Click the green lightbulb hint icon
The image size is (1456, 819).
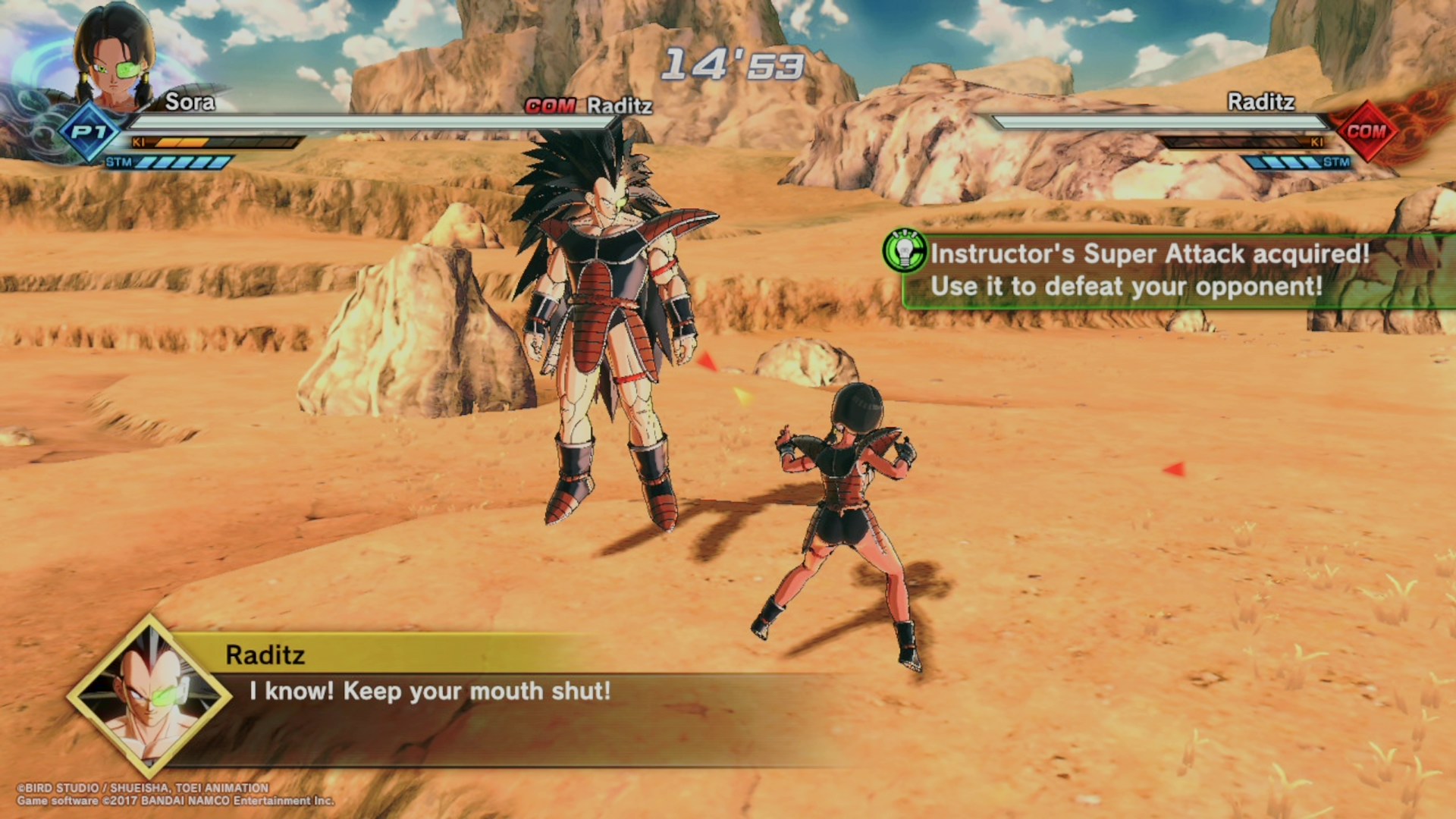pos(905,251)
